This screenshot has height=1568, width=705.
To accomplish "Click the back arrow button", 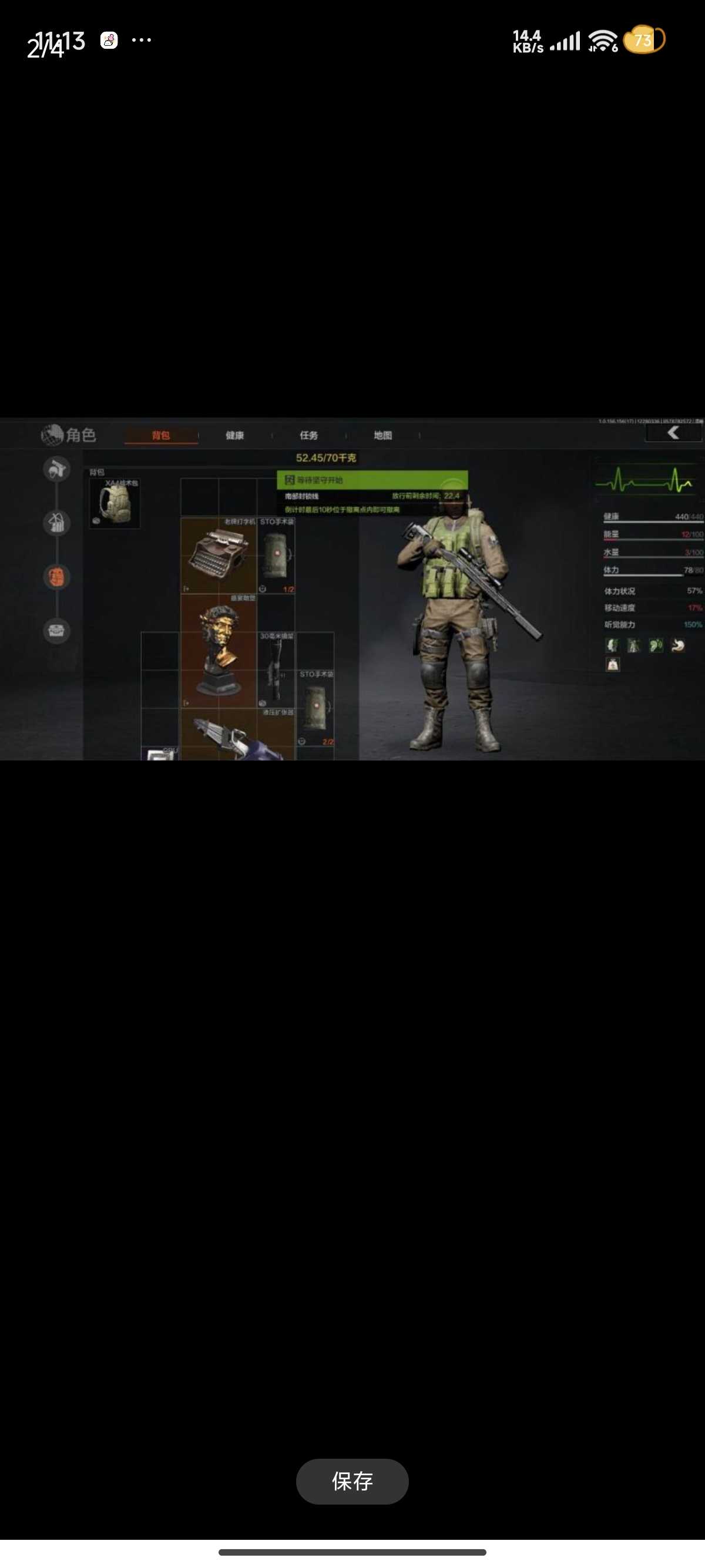I will (673, 433).
